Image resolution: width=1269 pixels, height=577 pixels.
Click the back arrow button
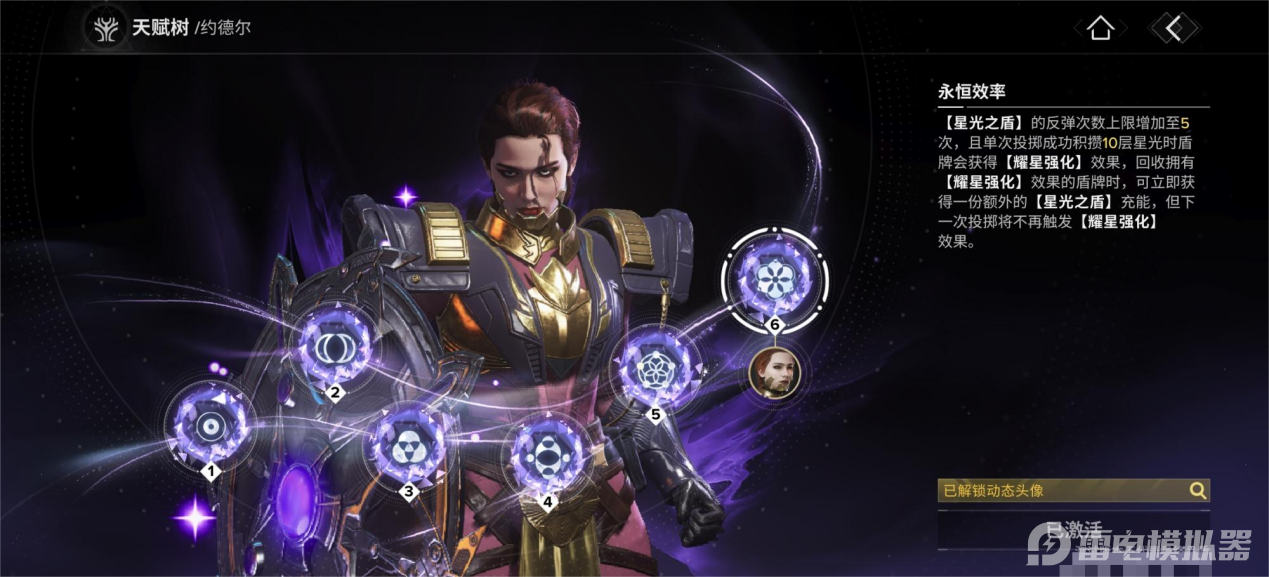[1174, 28]
